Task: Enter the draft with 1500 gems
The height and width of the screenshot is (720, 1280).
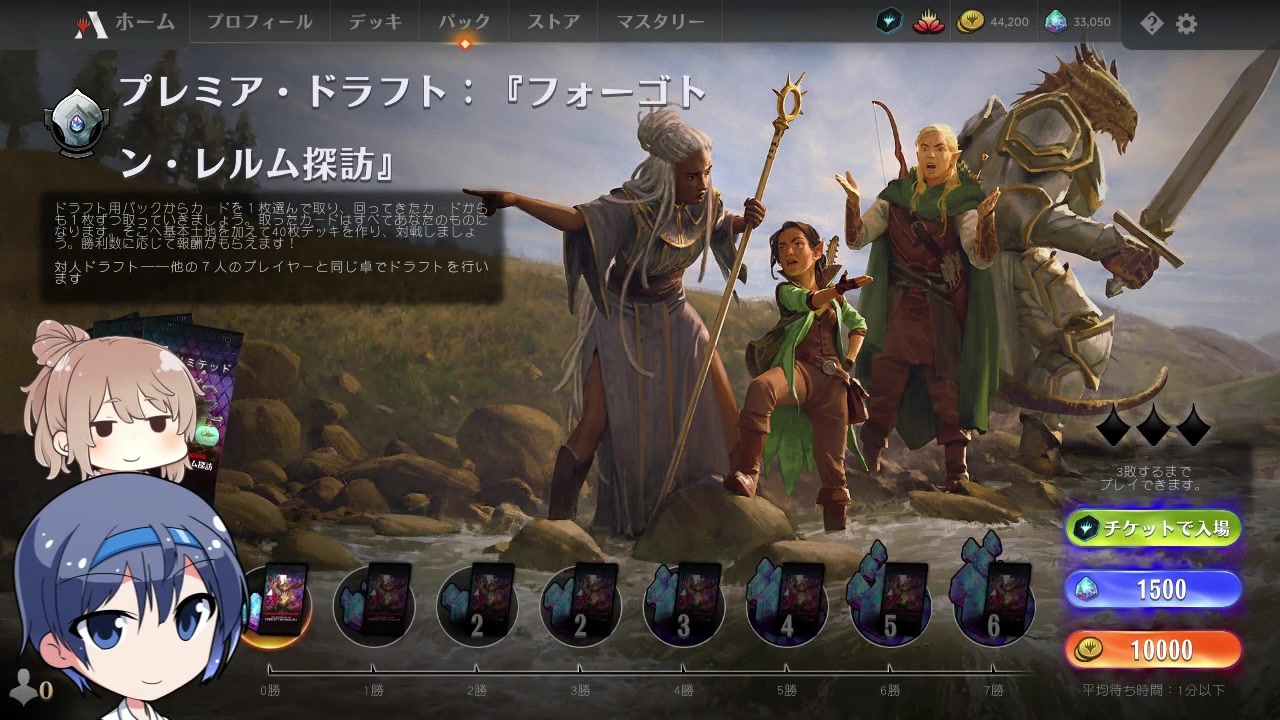Action: [x=1153, y=589]
